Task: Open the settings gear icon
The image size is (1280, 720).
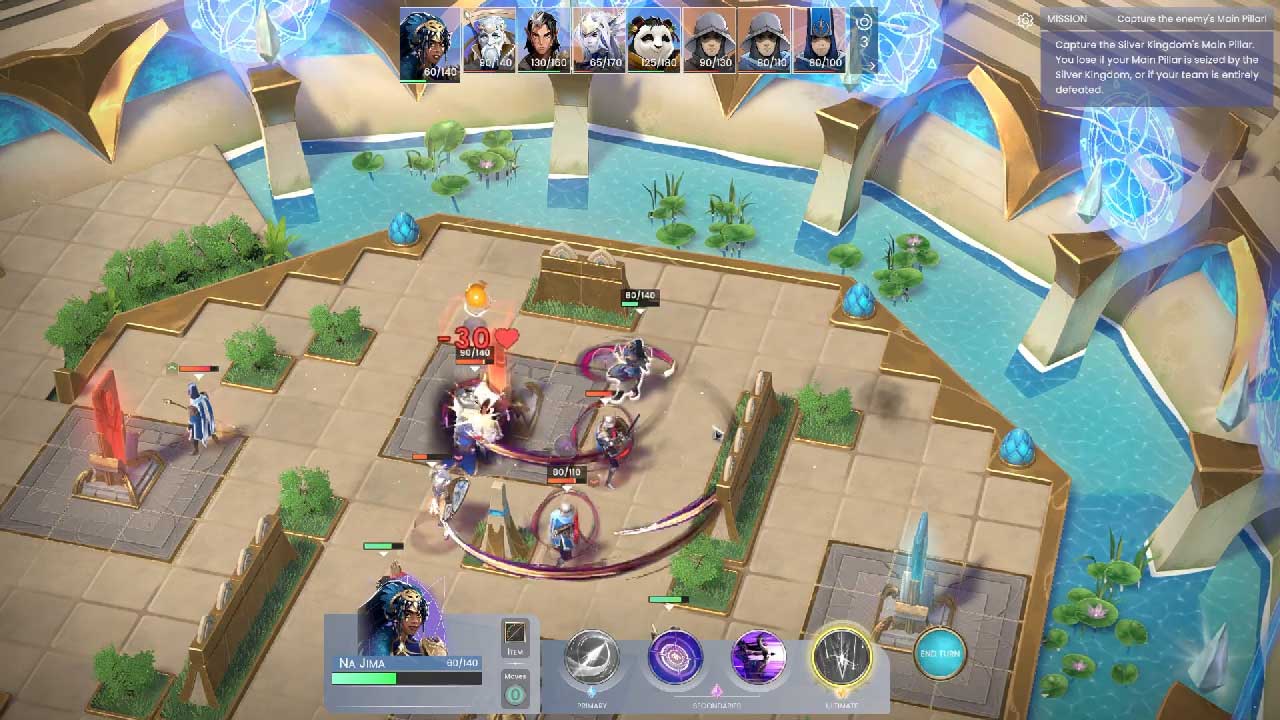Action: (x=1025, y=20)
